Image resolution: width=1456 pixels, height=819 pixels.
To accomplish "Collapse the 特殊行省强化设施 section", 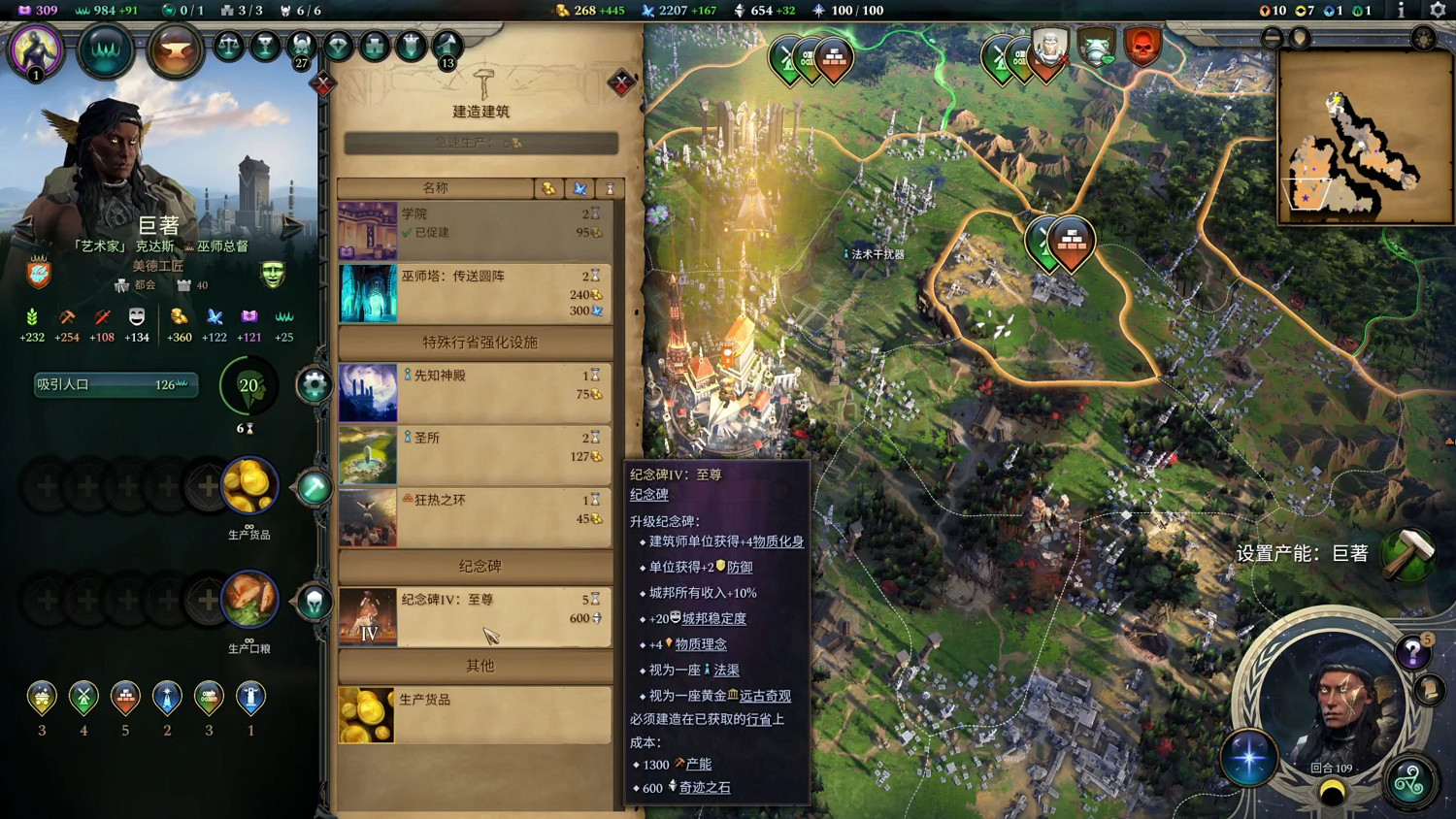I will click(x=480, y=343).
